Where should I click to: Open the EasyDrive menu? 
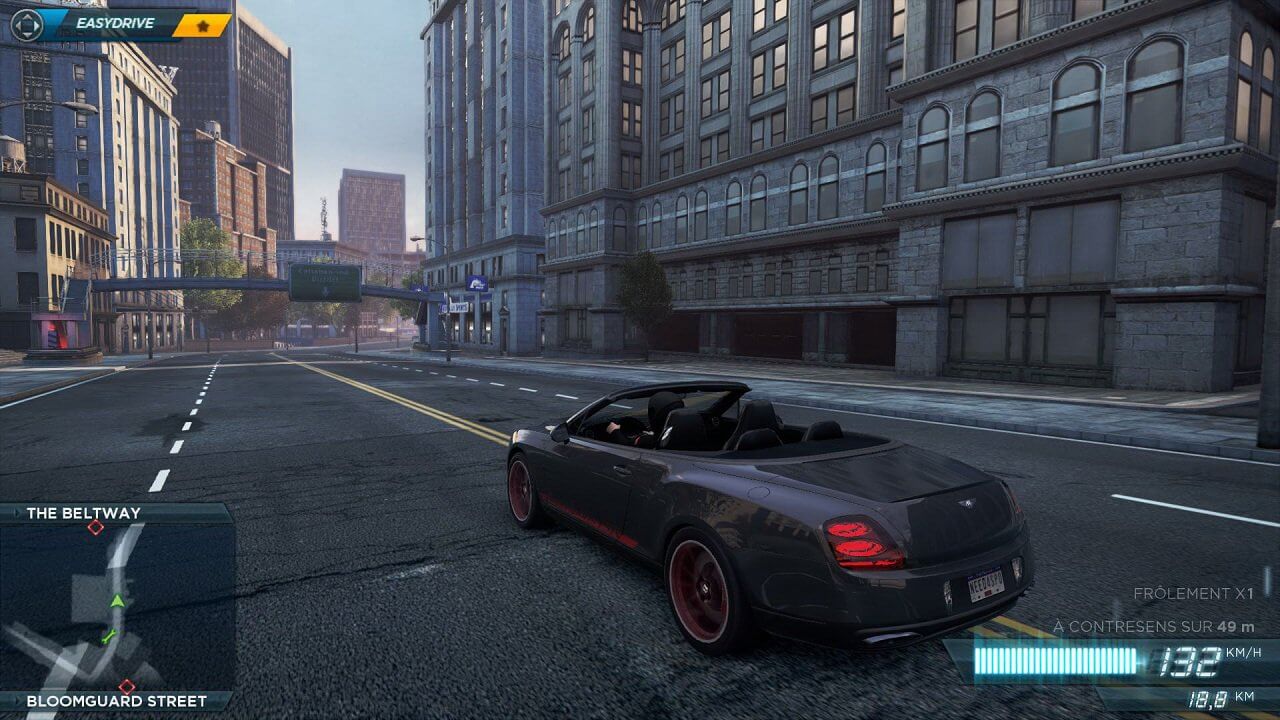pyautogui.click(x=121, y=23)
